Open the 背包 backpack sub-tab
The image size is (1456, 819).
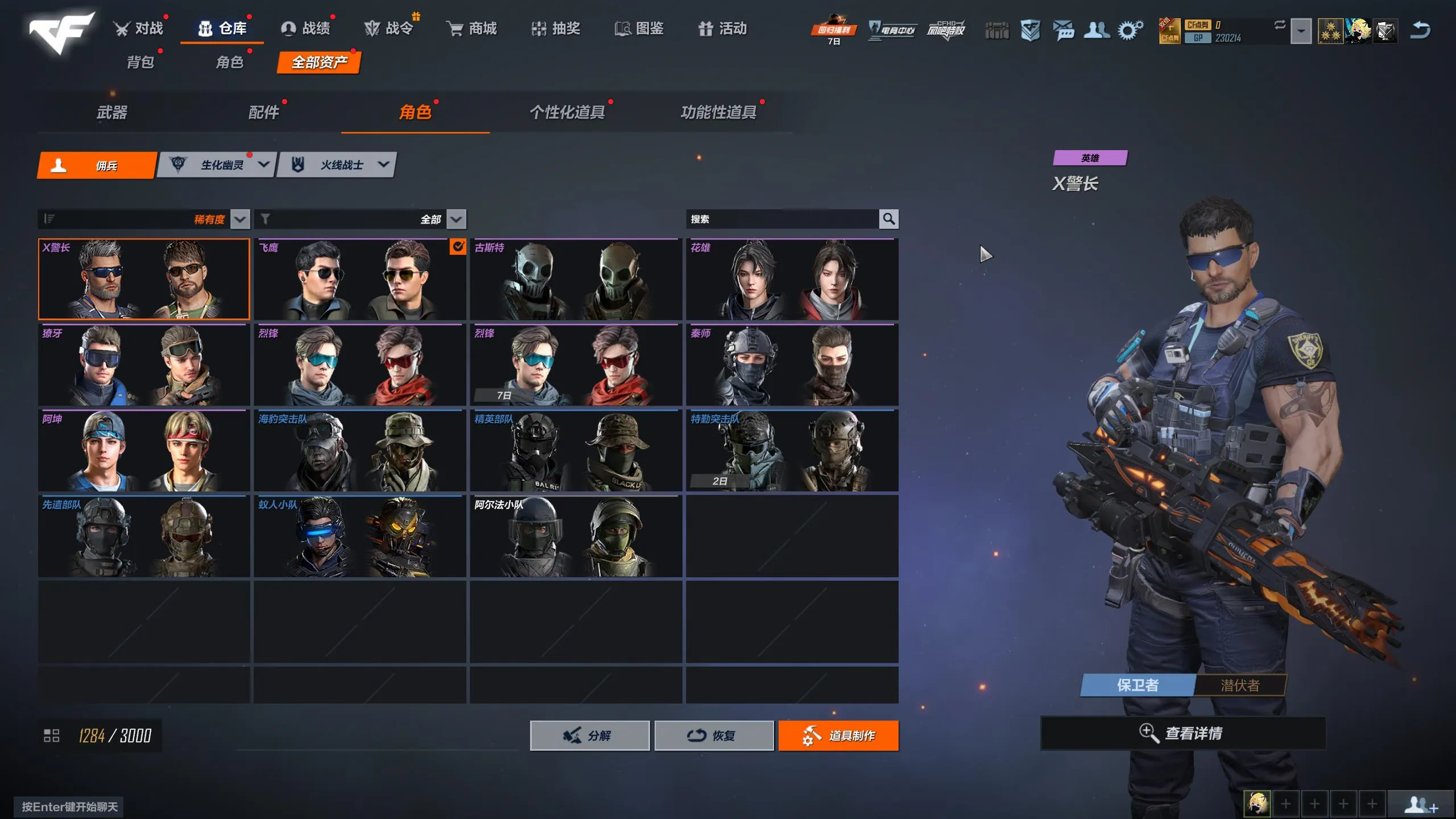[140, 62]
